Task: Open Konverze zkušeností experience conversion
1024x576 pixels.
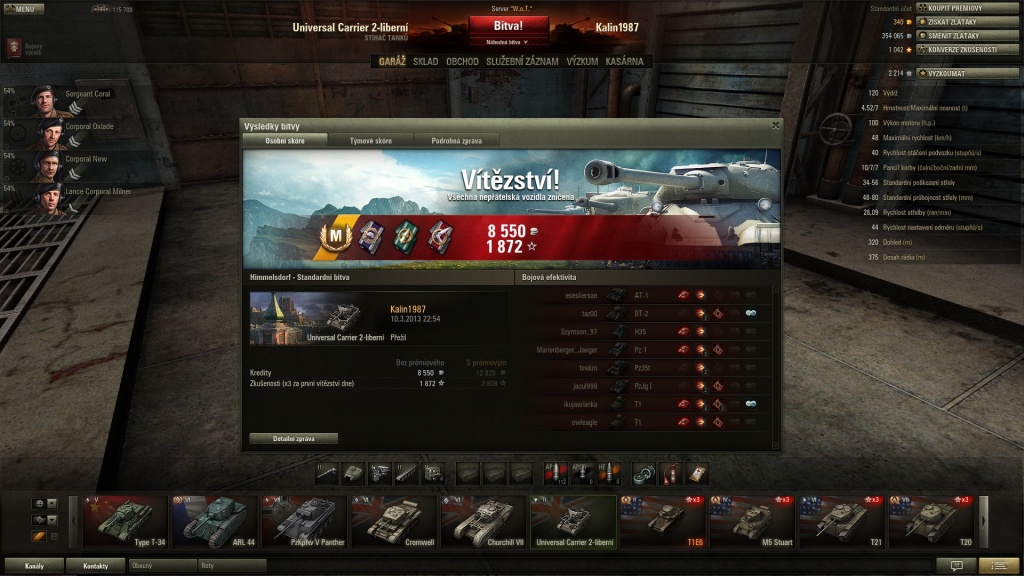Action: pyautogui.click(x=953, y=49)
